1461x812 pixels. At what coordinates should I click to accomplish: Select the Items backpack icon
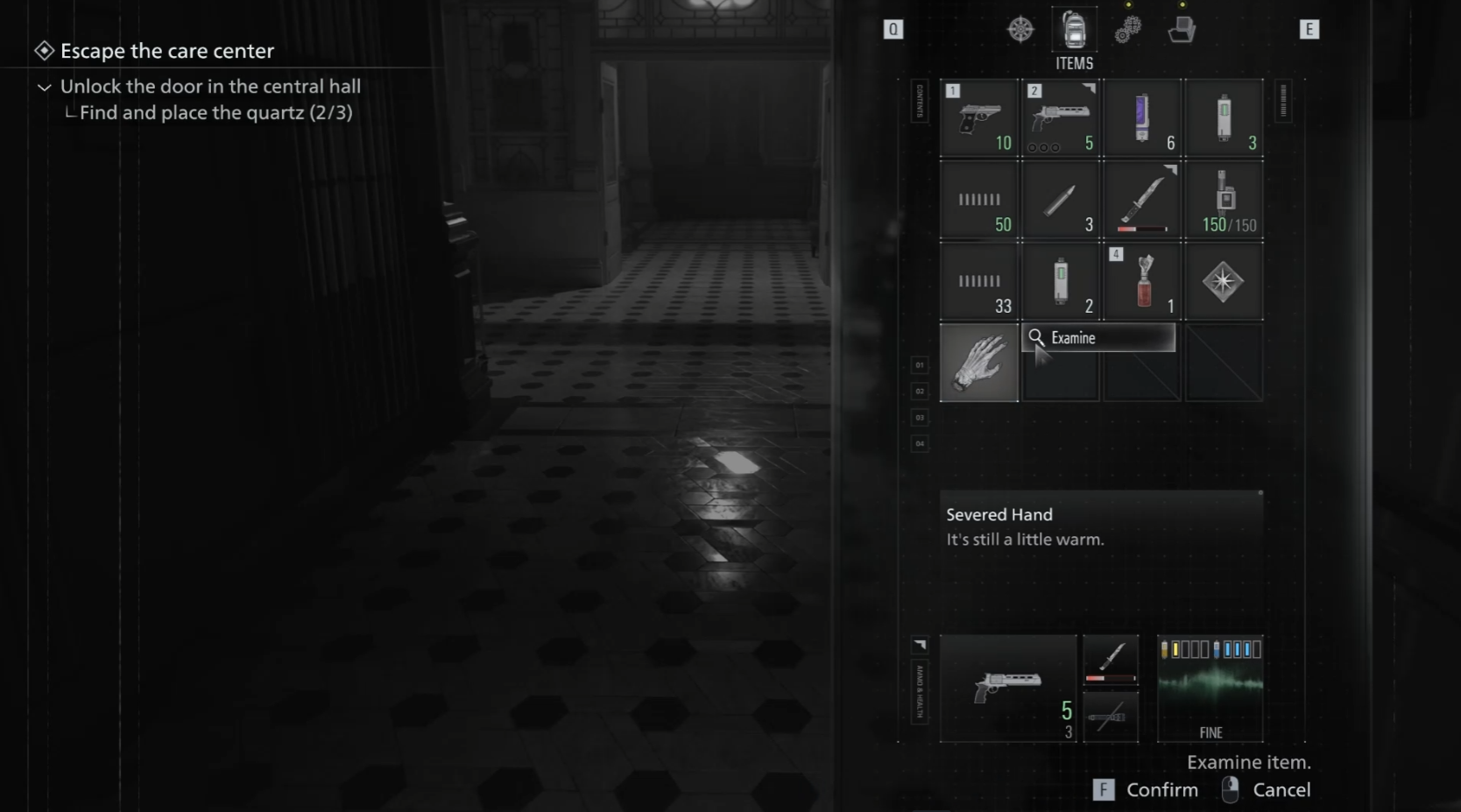coord(1073,31)
